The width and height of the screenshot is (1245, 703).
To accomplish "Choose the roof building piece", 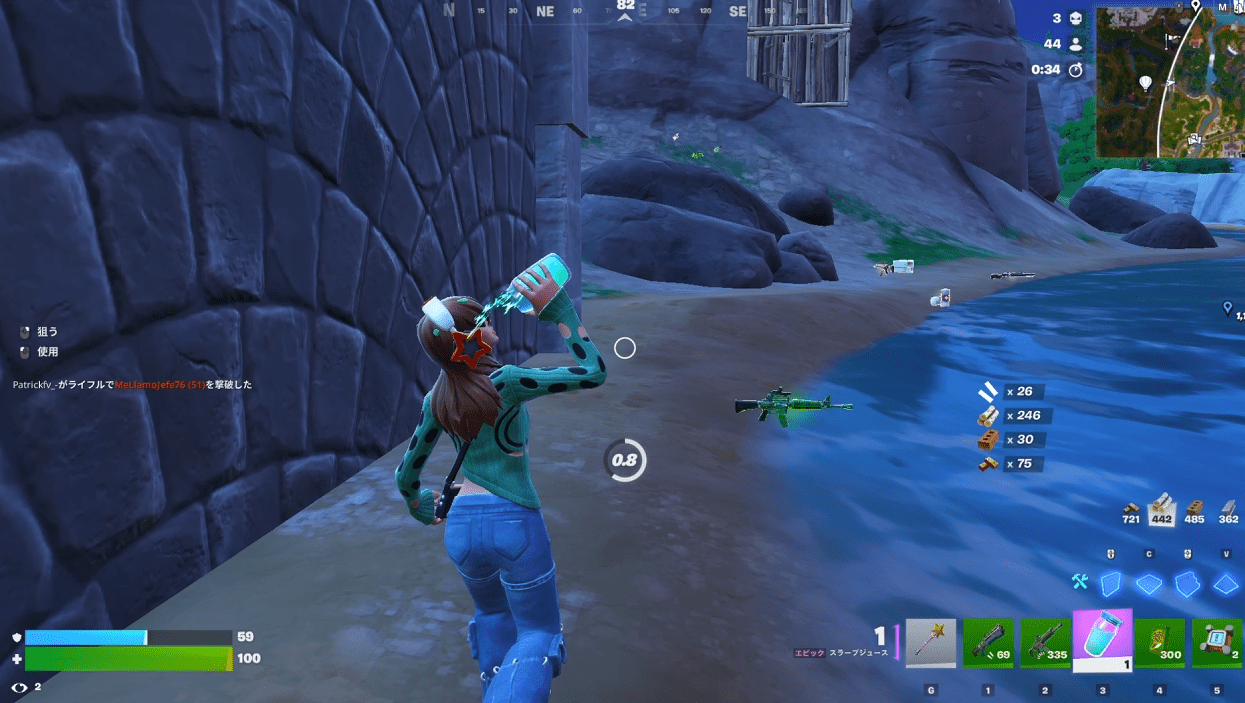I will [x=1225, y=584].
